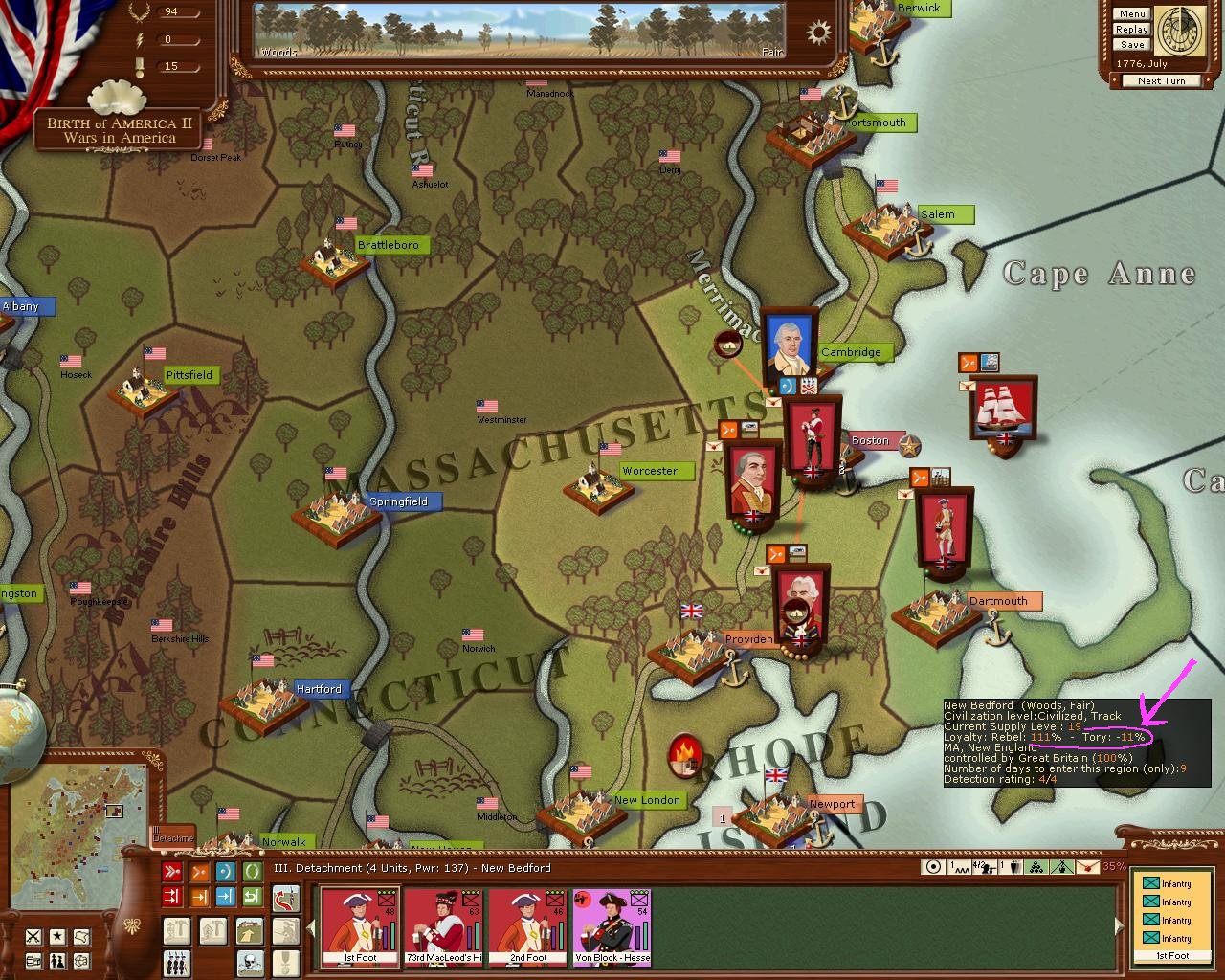Click the Replay button

[1131, 30]
